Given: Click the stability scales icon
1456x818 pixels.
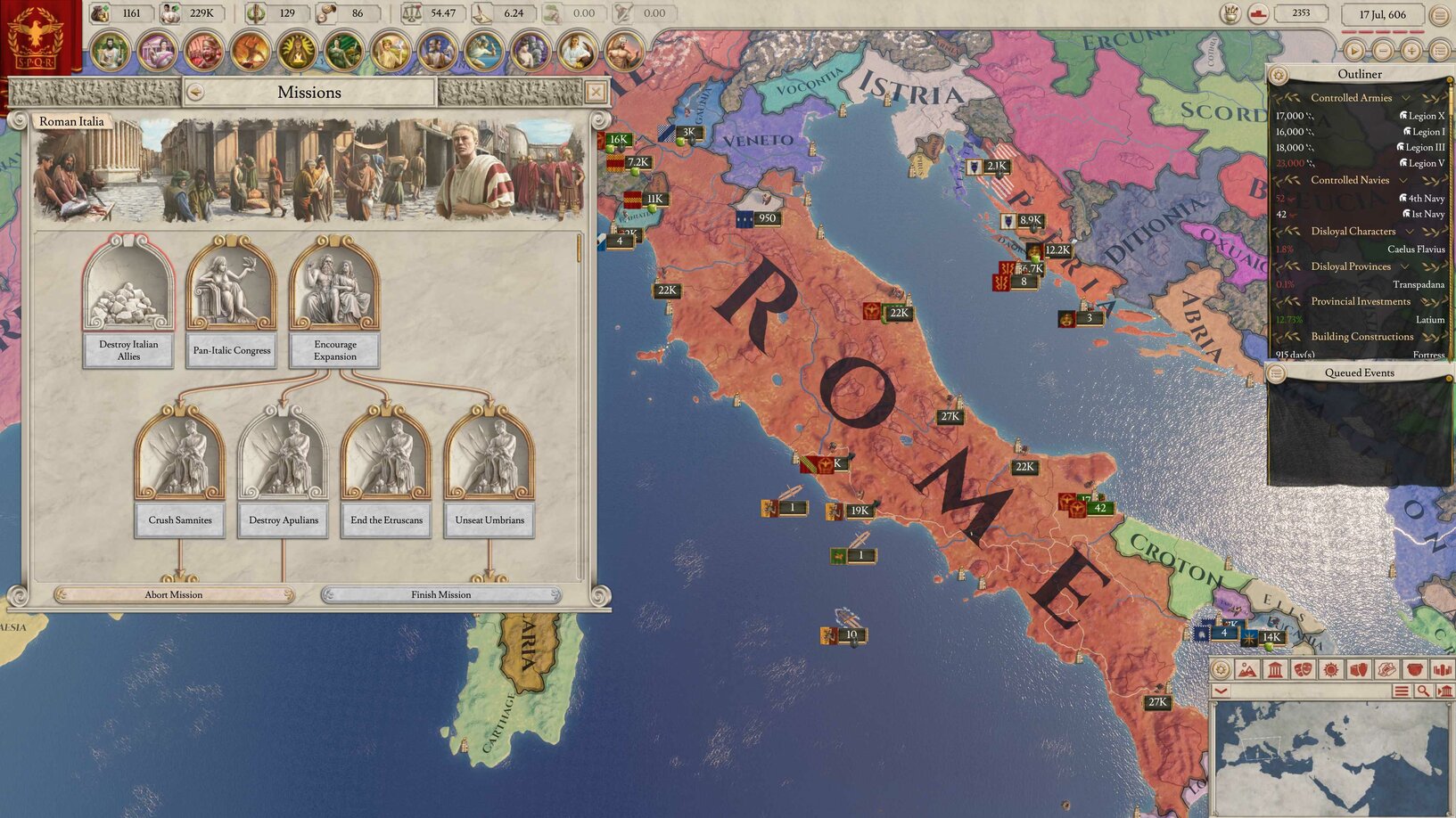Looking at the screenshot, I should (x=412, y=13).
